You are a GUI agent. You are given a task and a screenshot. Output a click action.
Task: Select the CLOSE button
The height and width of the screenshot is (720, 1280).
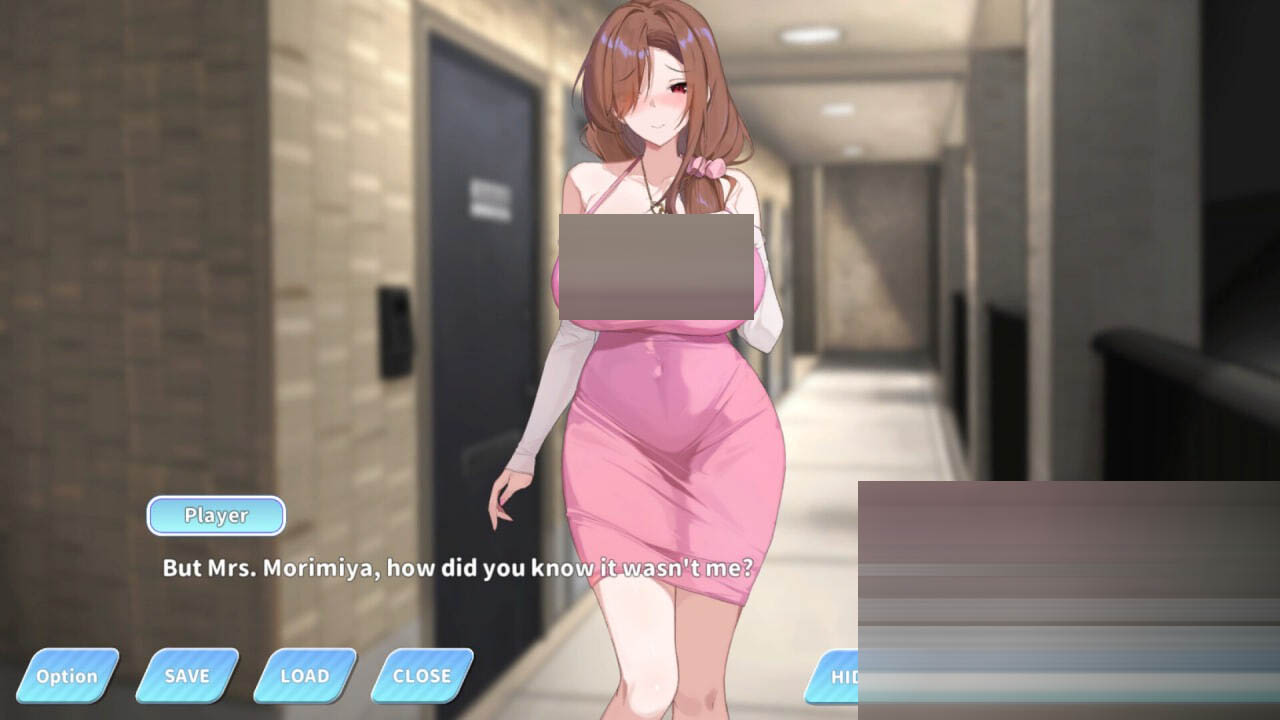tap(422, 676)
